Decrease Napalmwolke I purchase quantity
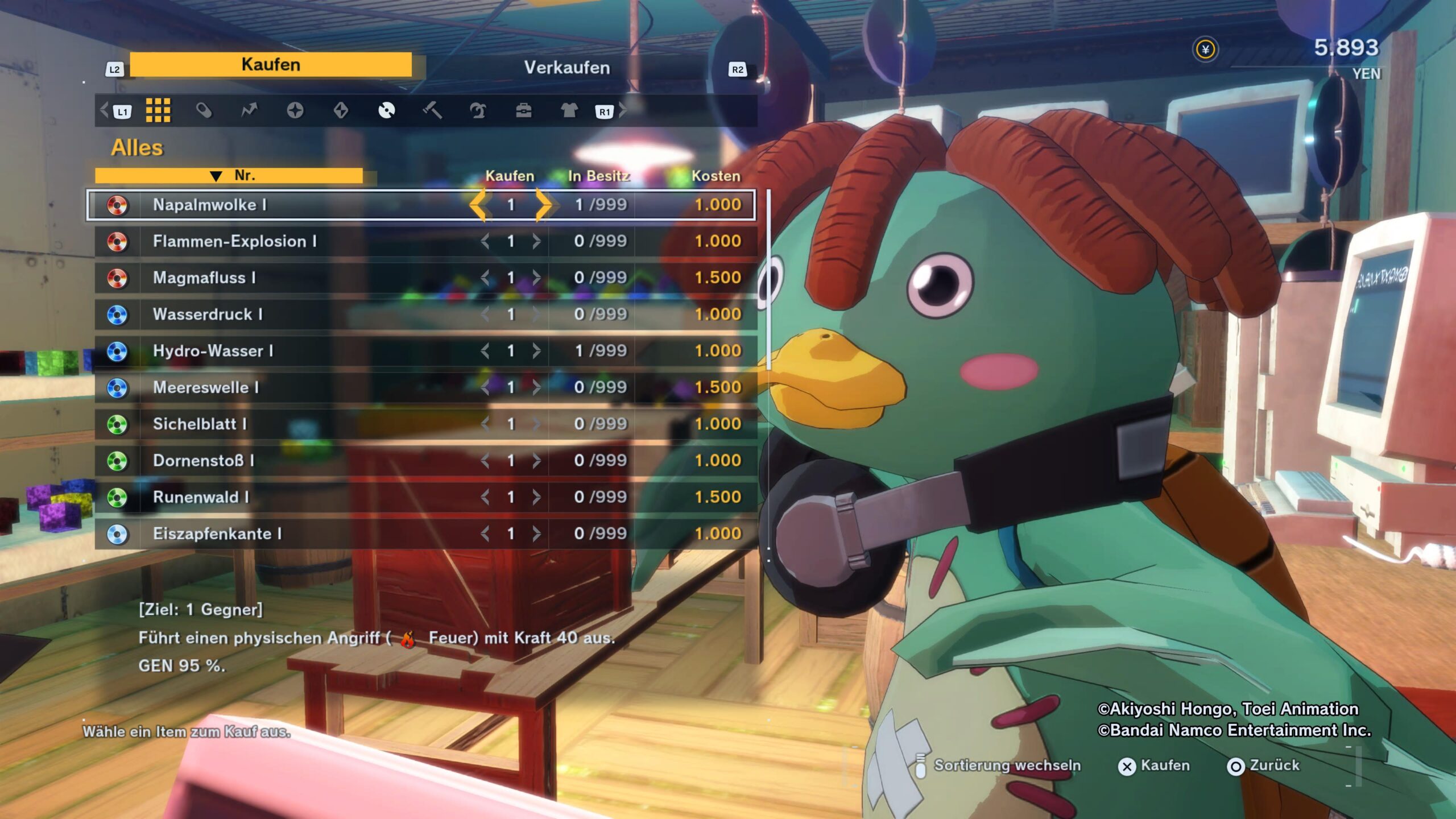 pos(478,205)
